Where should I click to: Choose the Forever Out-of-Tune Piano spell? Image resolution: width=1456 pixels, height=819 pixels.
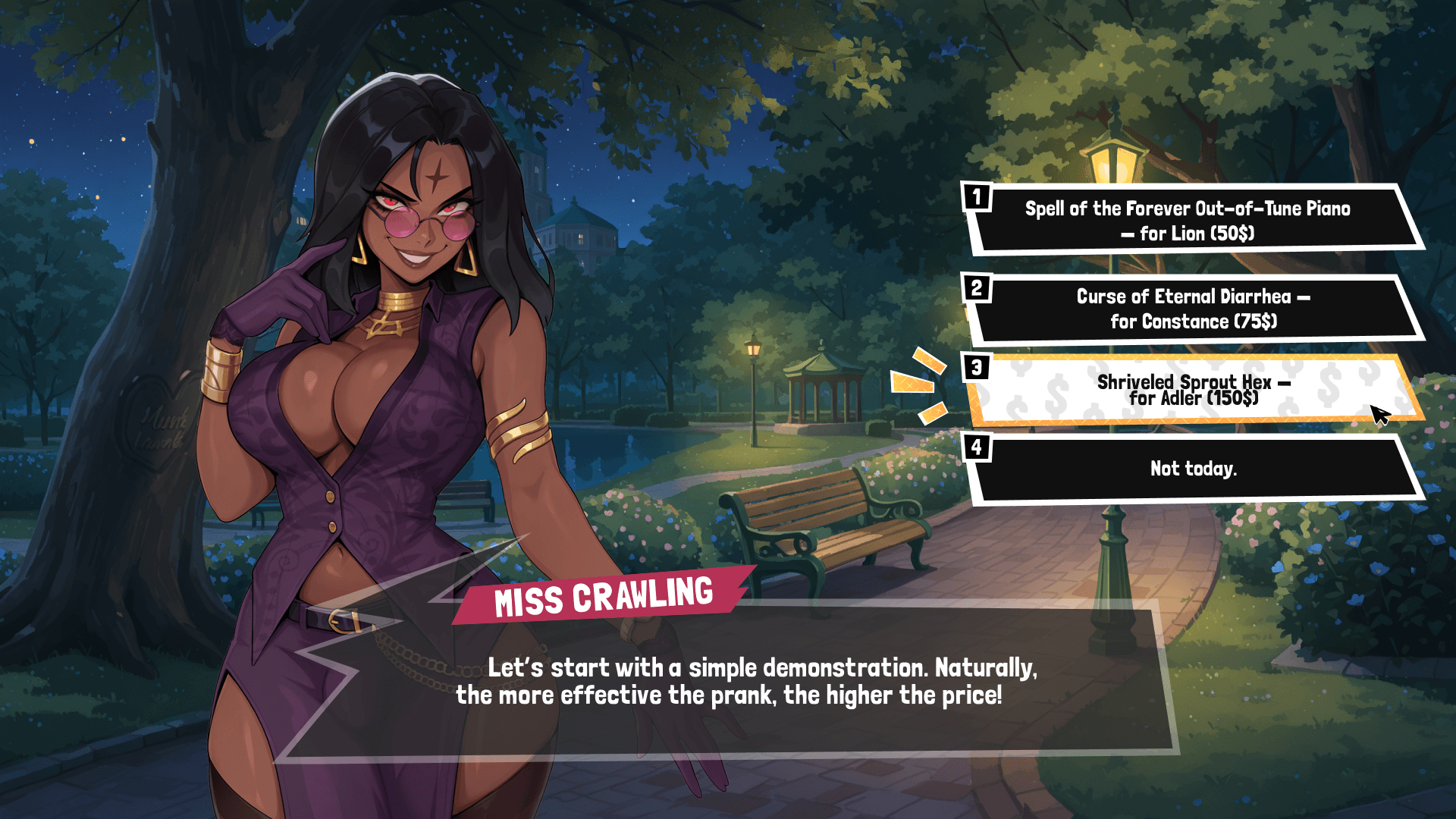(1188, 221)
